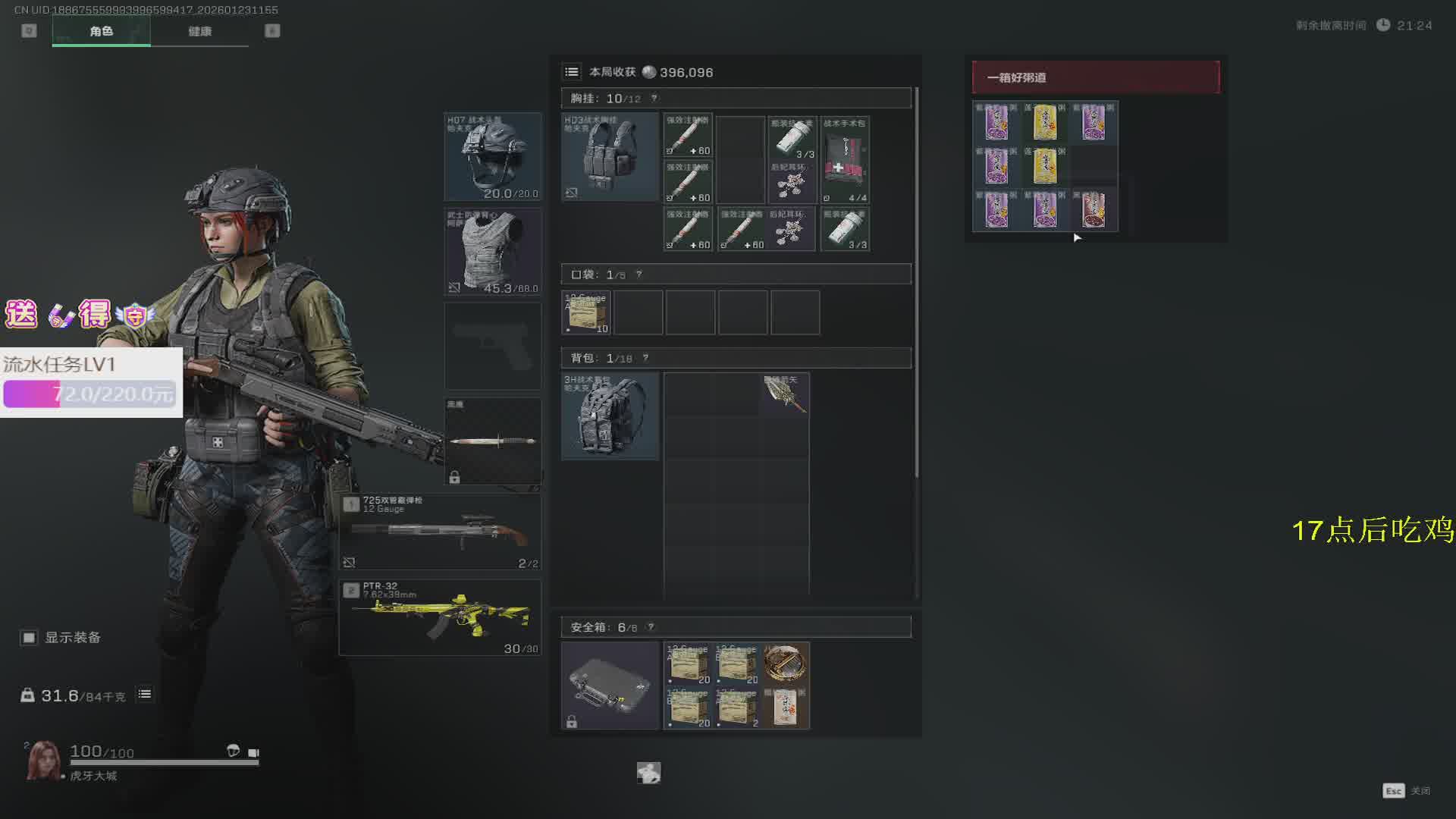
Task: Select the H07 tactical helmet slot
Action: coord(493,156)
